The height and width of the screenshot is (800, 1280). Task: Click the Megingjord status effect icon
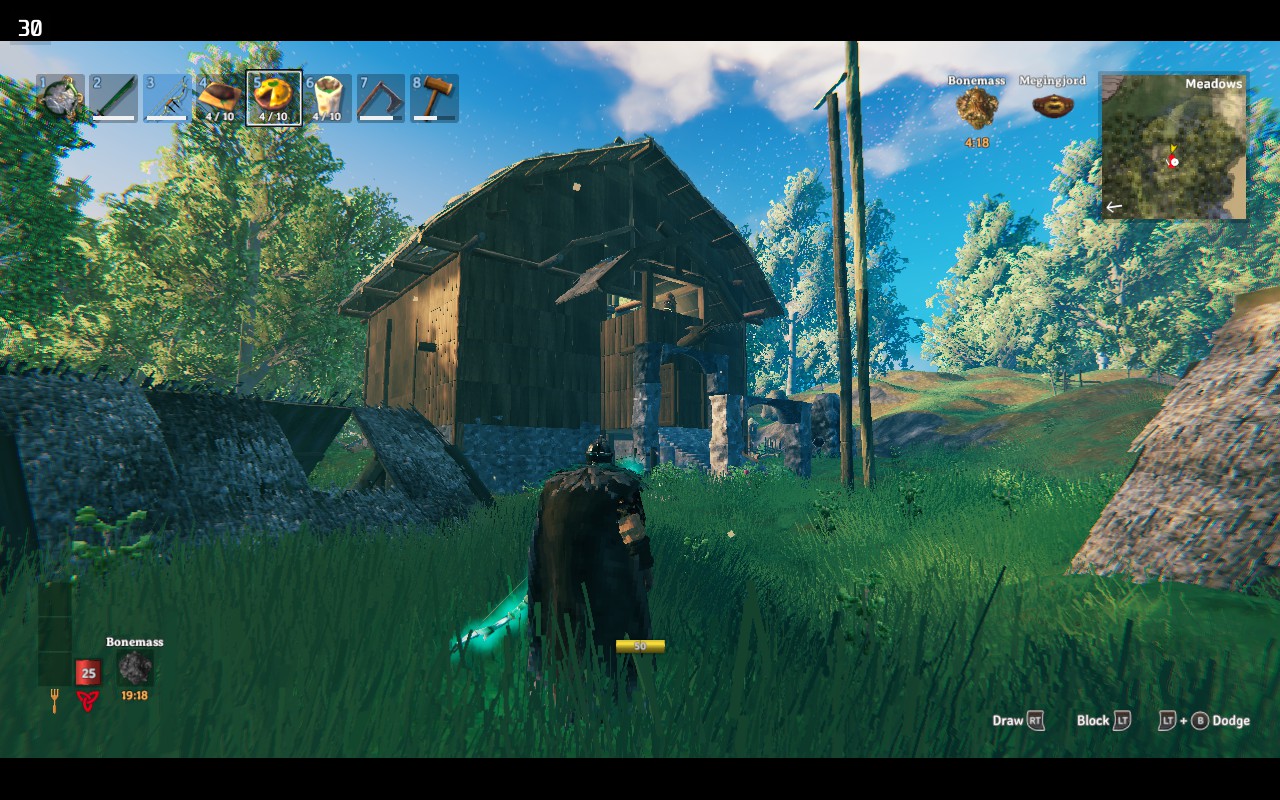1052,105
